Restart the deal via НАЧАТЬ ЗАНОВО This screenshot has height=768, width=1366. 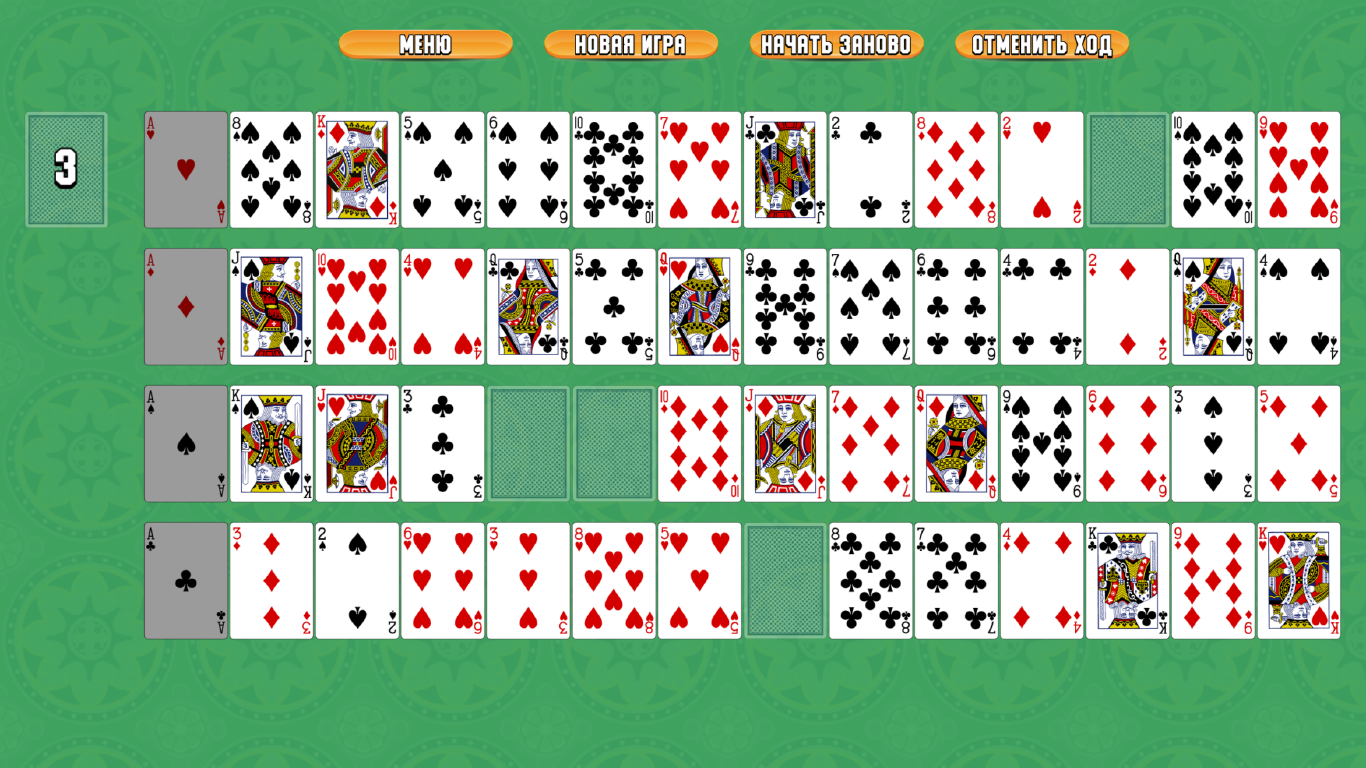[836, 44]
